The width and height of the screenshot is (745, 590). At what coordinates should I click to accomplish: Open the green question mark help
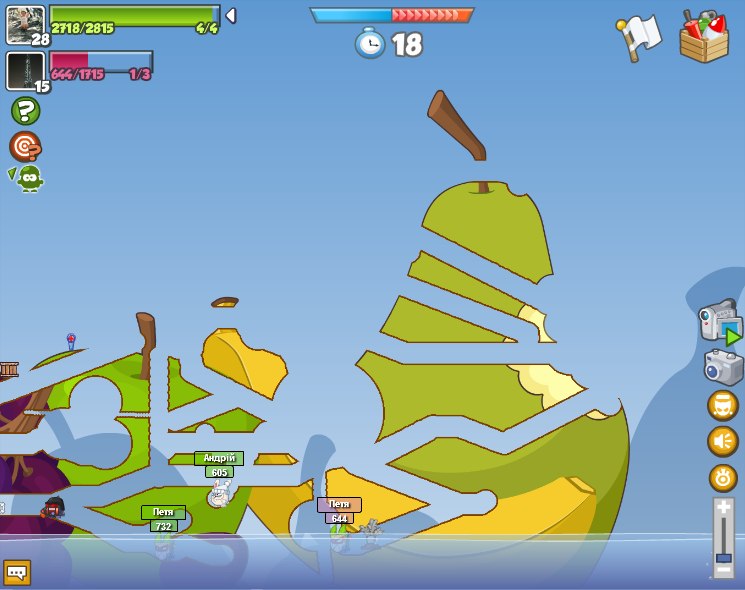click(x=25, y=110)
